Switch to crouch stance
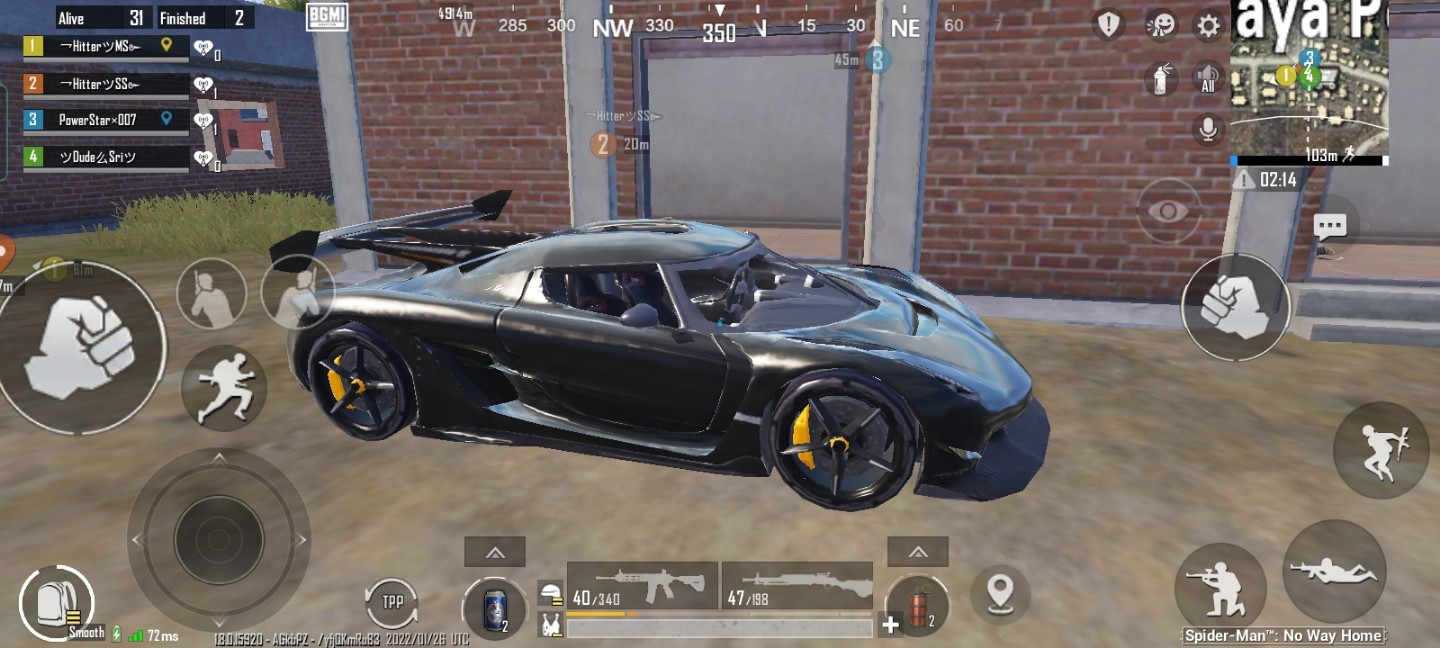1440x648 pixels. pos(1220,587)
